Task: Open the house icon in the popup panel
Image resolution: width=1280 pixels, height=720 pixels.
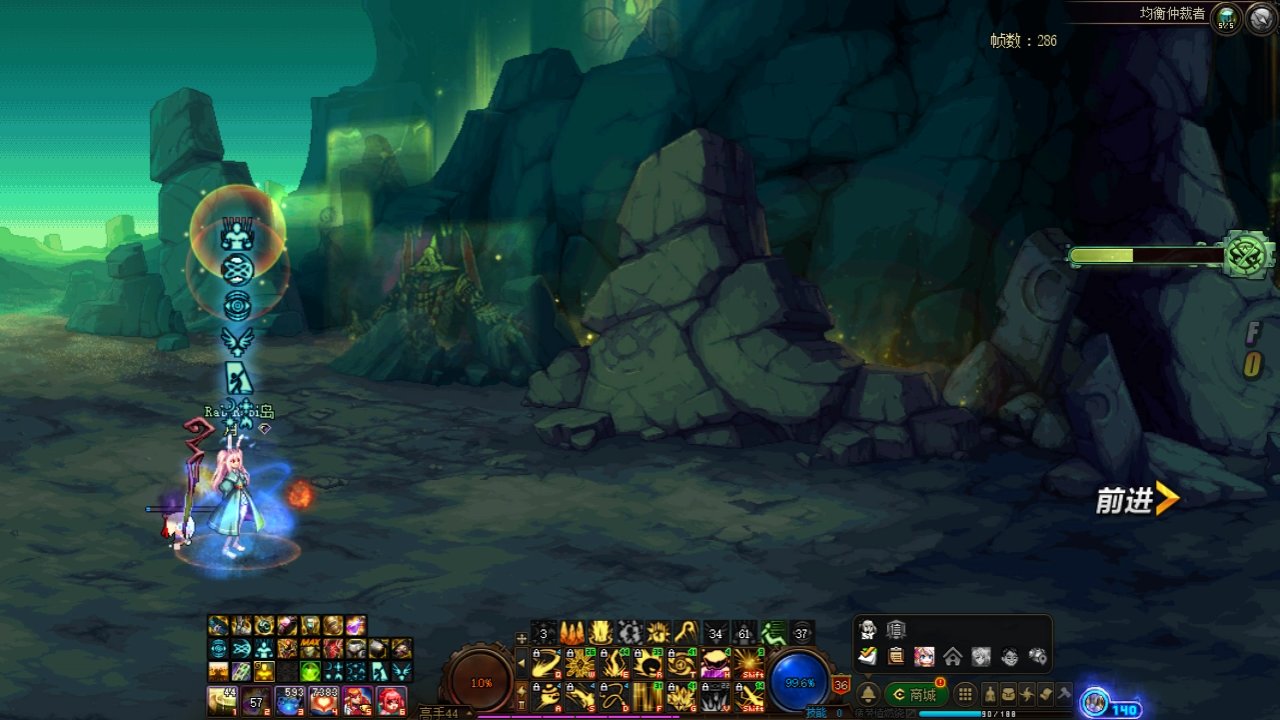Action: (952, 657)
